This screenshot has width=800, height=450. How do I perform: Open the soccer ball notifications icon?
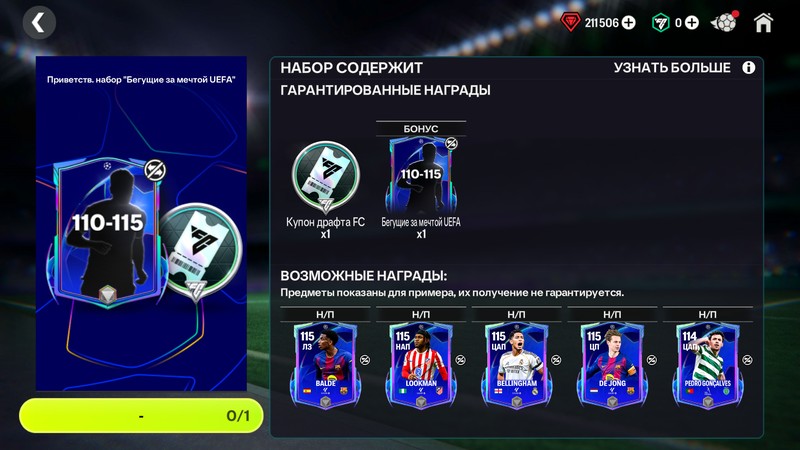point(724,22)
